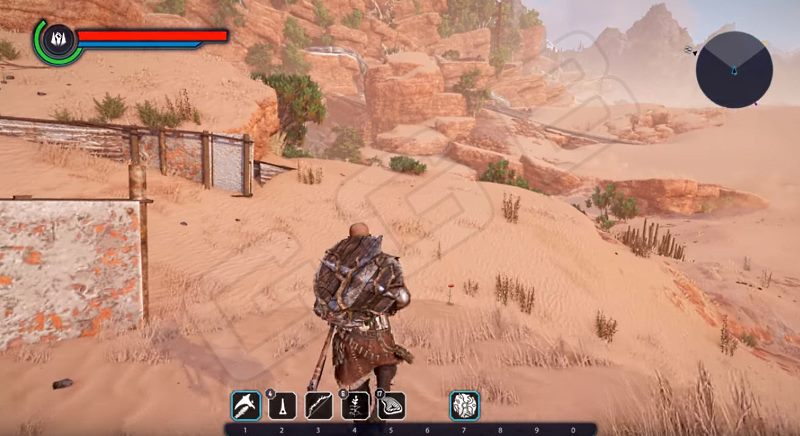This screenshot has height=436, width=800.
Task: Select the tower-shaped item in hotbar slot 2
Action: click(281, 405)
